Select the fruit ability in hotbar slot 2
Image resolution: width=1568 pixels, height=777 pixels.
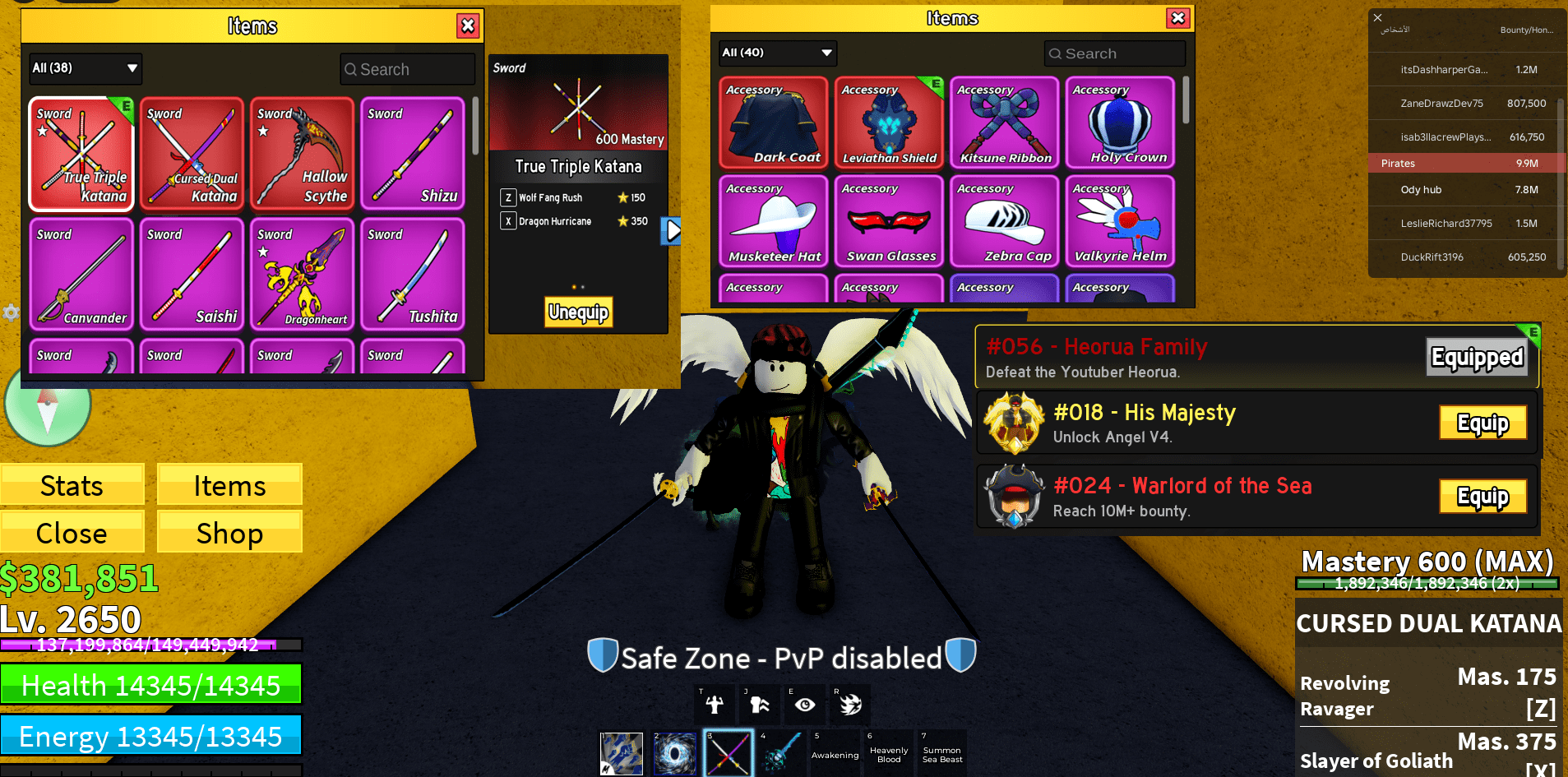pyautogui.click(x=674, y=752)
